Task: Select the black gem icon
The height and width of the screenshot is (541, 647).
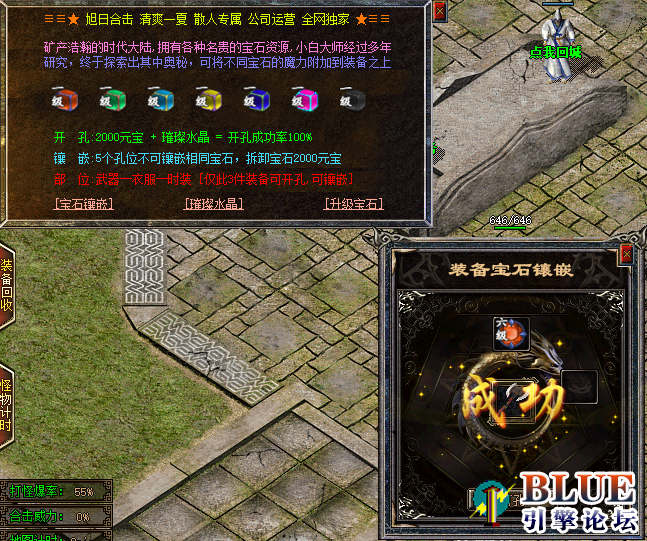Action: point(352,99)
